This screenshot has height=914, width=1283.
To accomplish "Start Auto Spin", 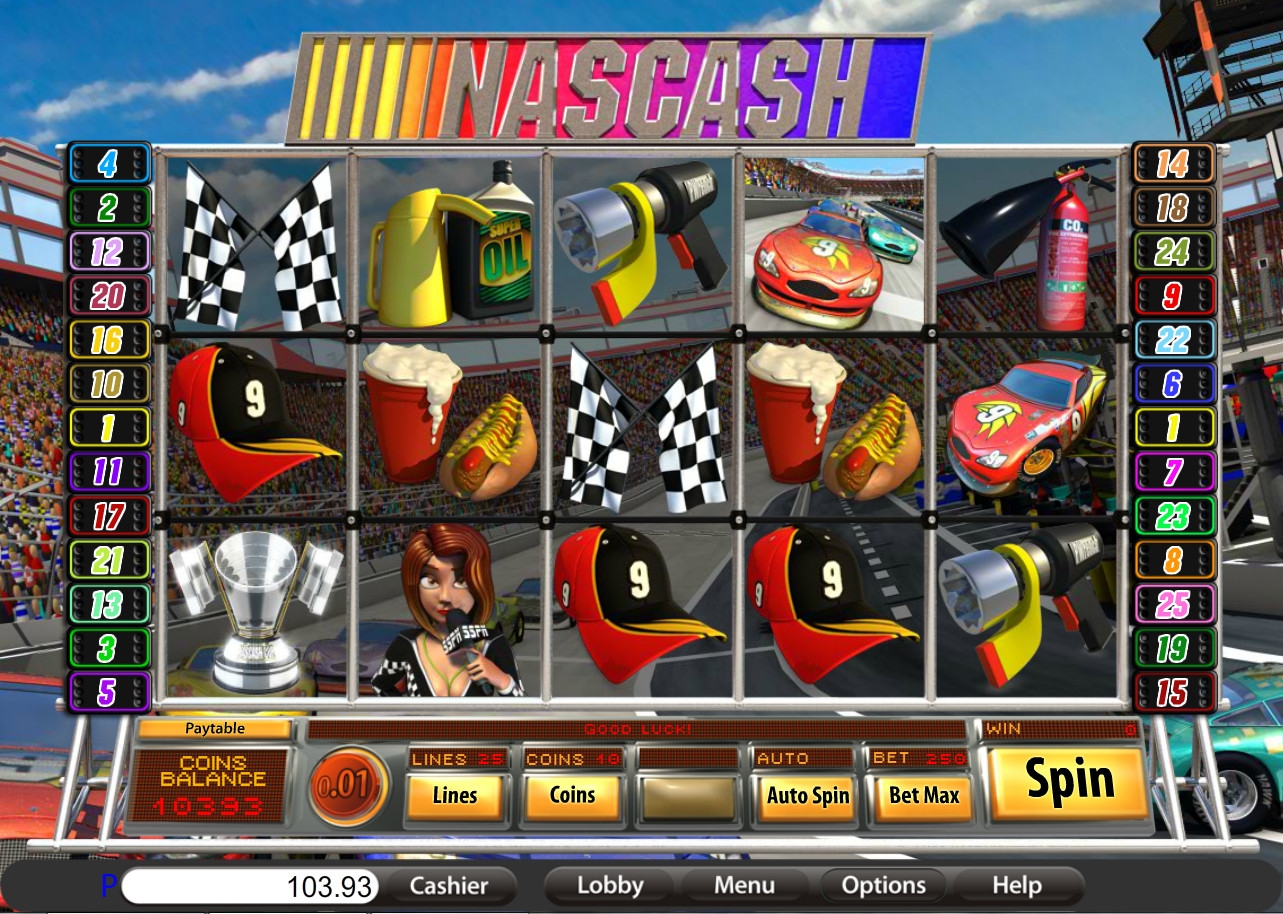I will 807,797.
